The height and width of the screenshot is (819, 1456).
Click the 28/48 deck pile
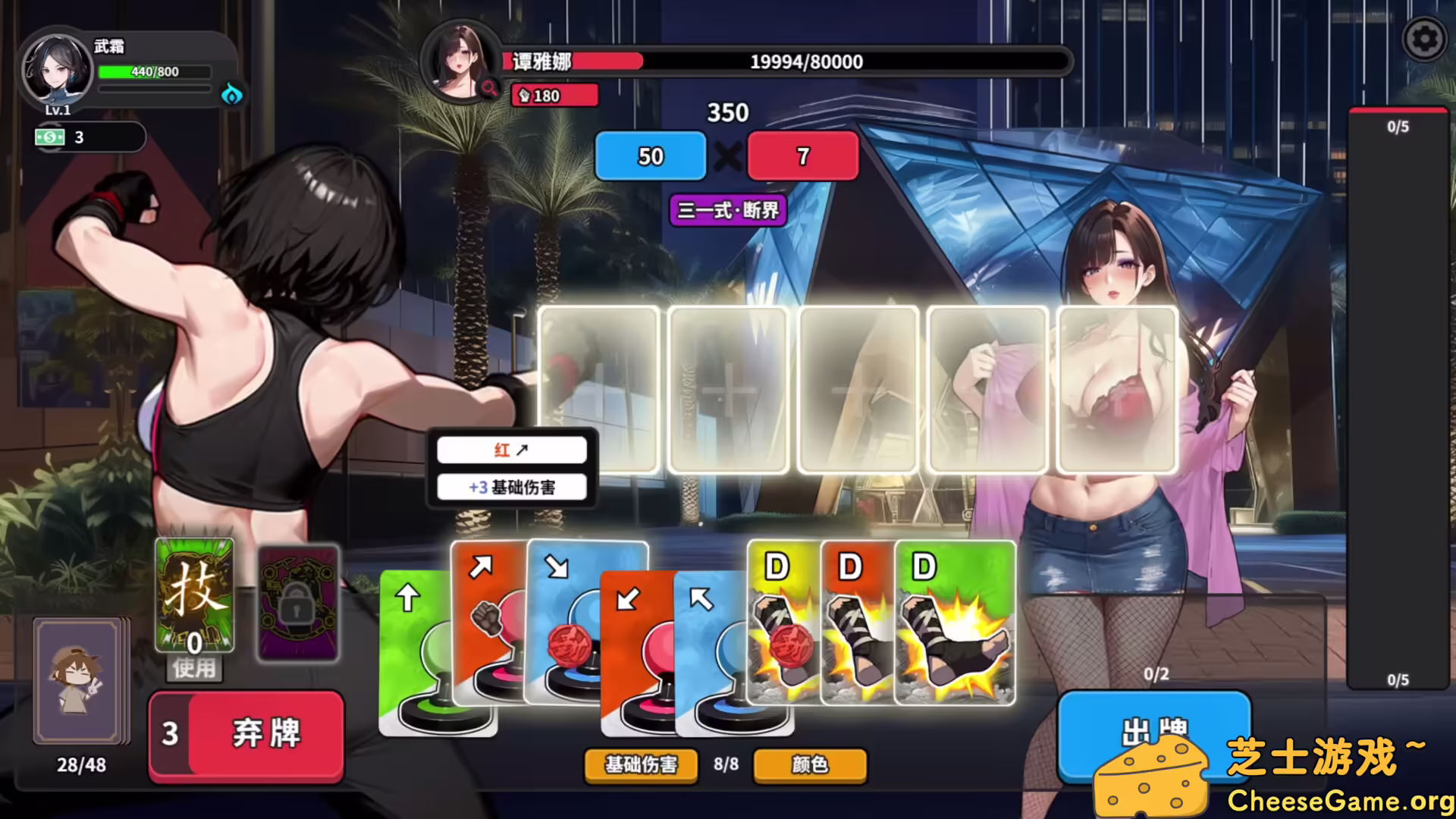[78, 682]
